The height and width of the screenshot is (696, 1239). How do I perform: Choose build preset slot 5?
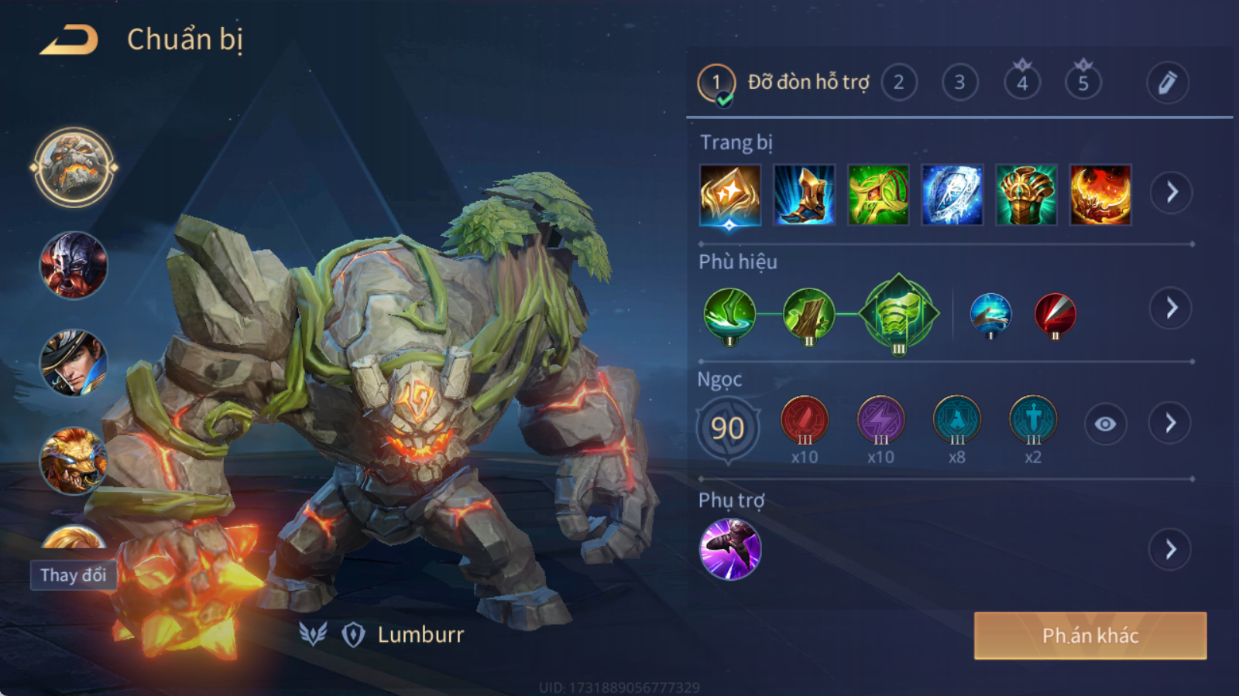click(x=1083, y=82)
